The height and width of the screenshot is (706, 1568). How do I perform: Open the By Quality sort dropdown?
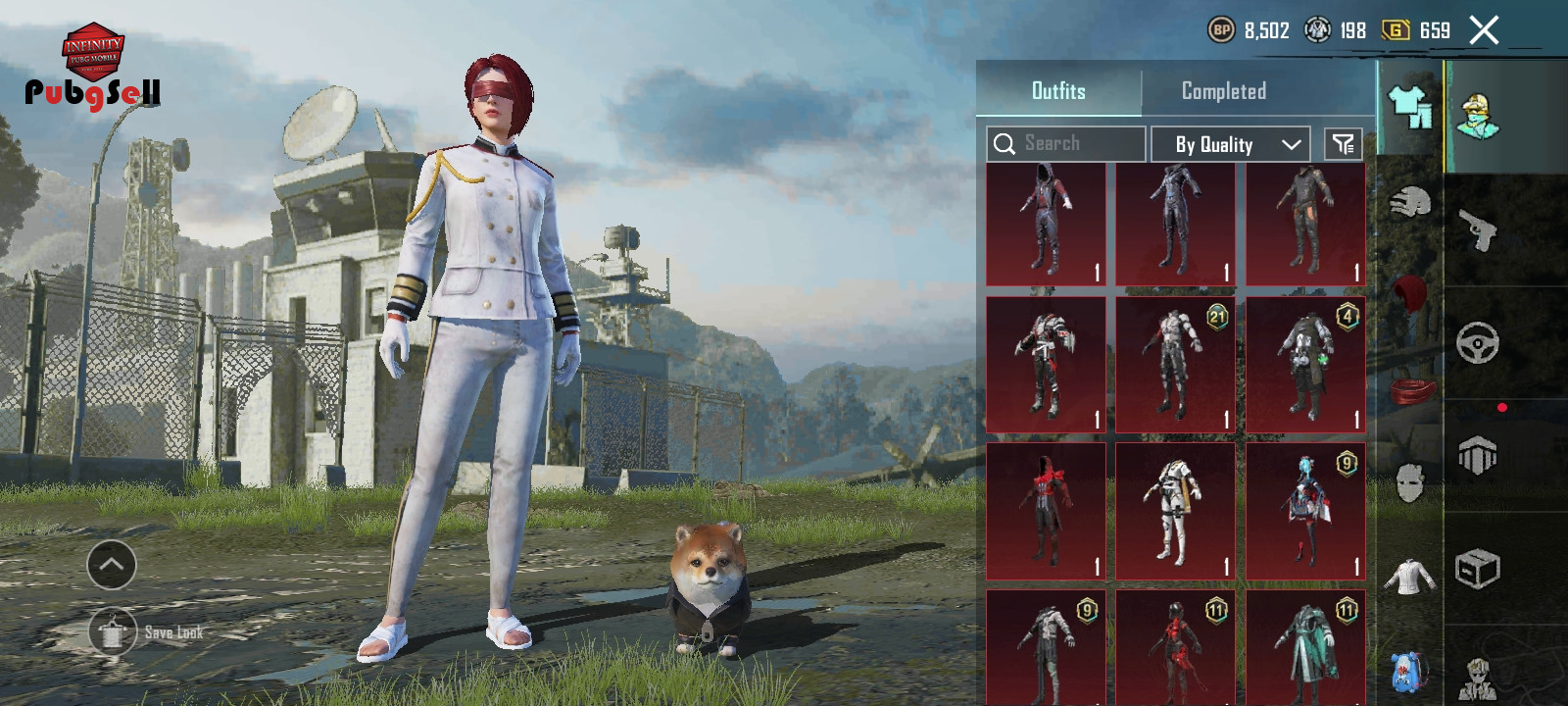pos(1230,144)
